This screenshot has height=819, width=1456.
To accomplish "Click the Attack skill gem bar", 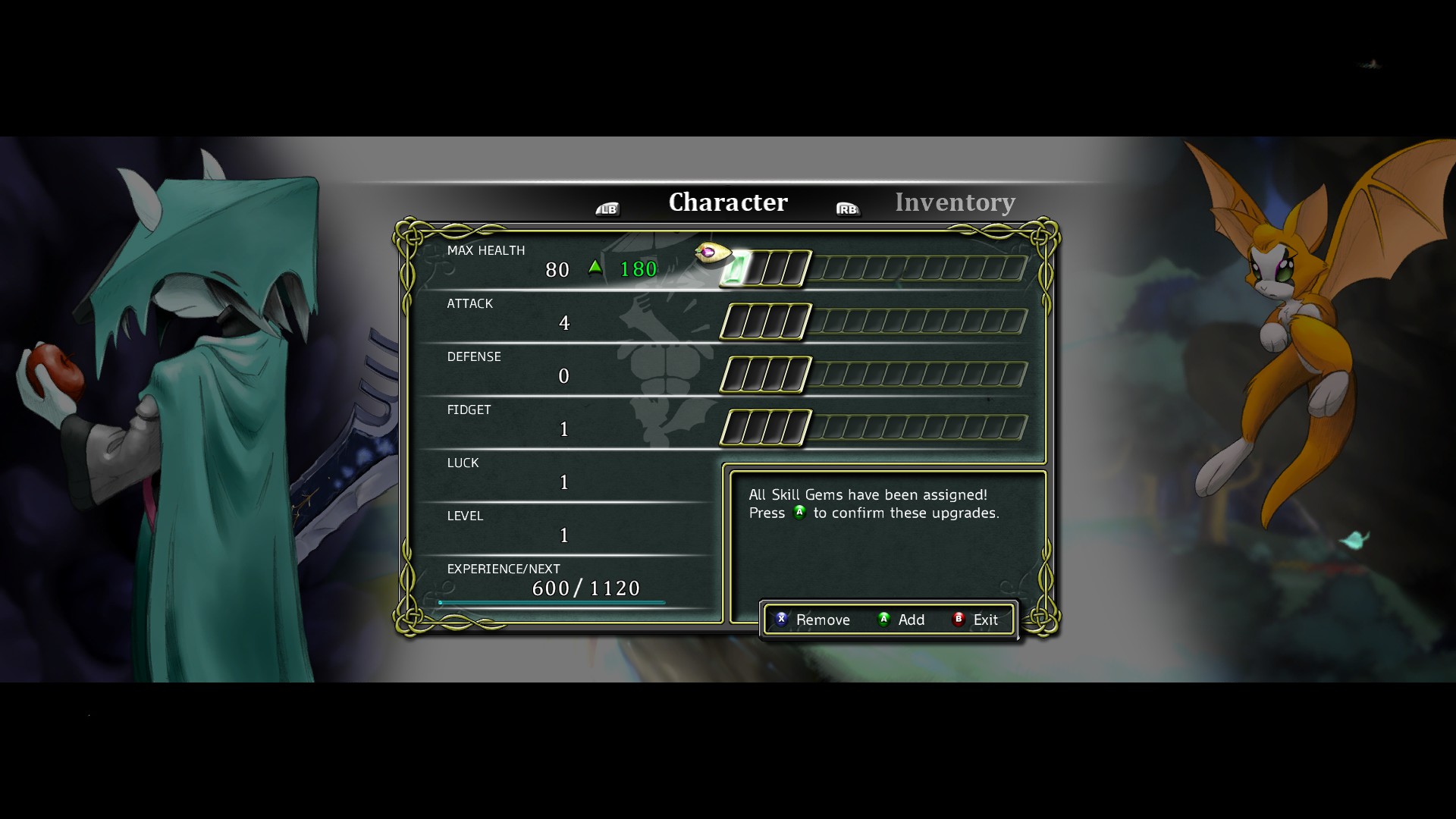I will pos(874,322).
